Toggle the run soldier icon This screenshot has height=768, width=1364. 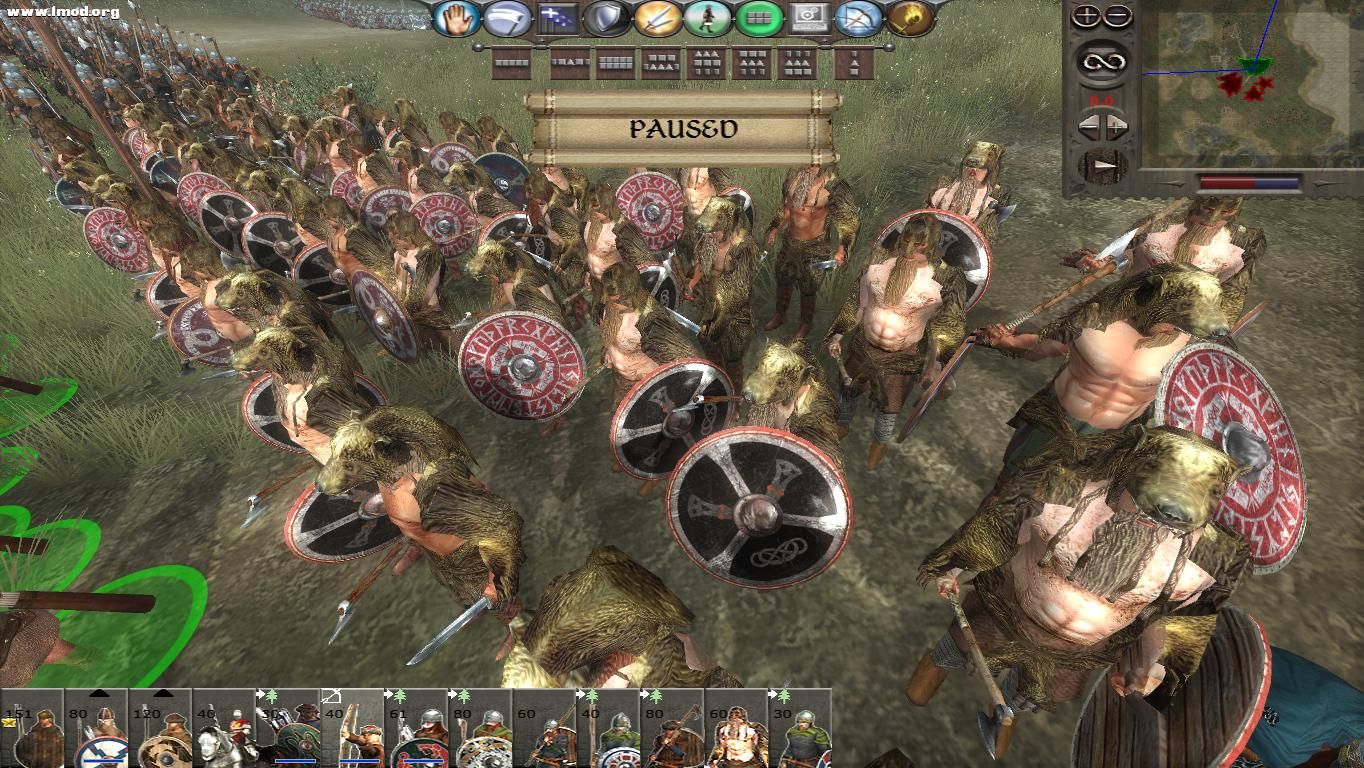pyautogui.click(x=708, y=18)
